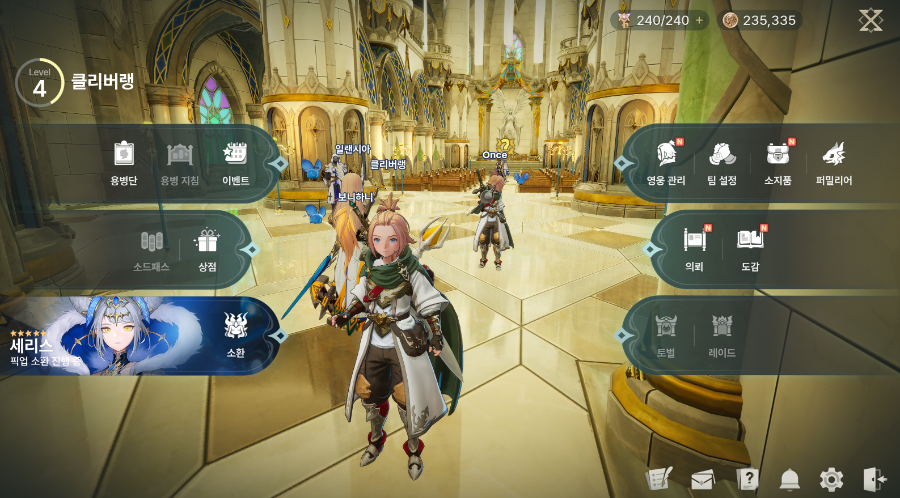Open settings with the gear icon

831,479
